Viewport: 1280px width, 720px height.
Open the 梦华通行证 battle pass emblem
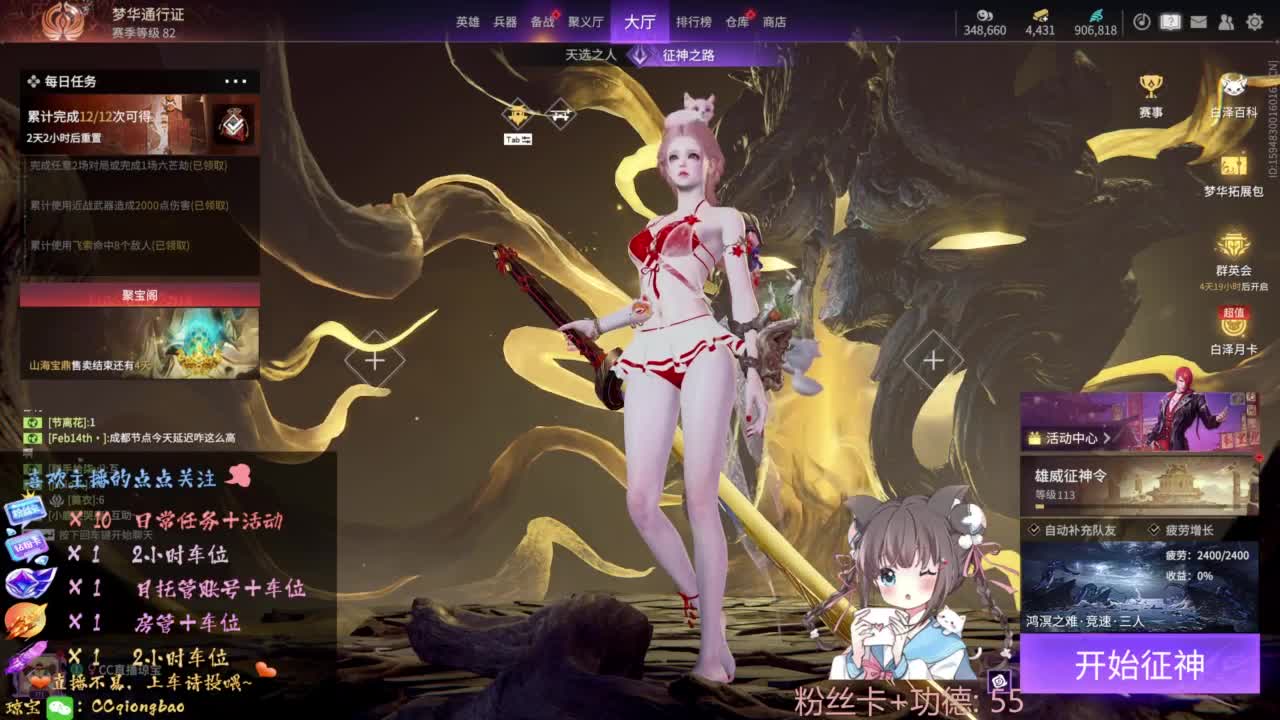coord(62,20)
